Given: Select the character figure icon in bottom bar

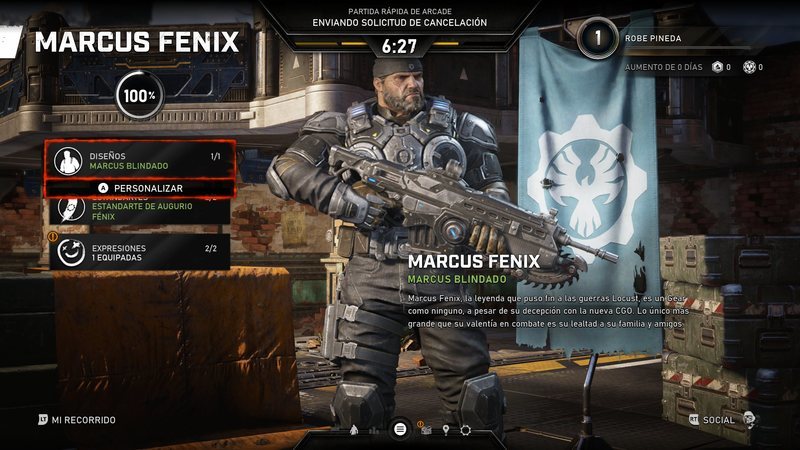Looking at the screenshot, I should point(353,430).
